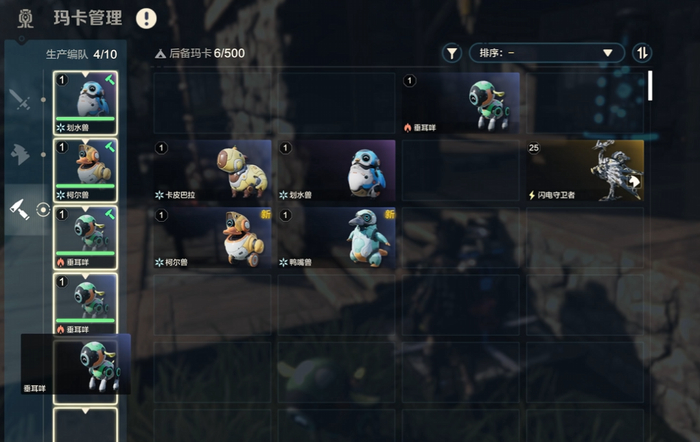Click the reserve list scrollbar
Screen dimensions: 700x442
650,85
